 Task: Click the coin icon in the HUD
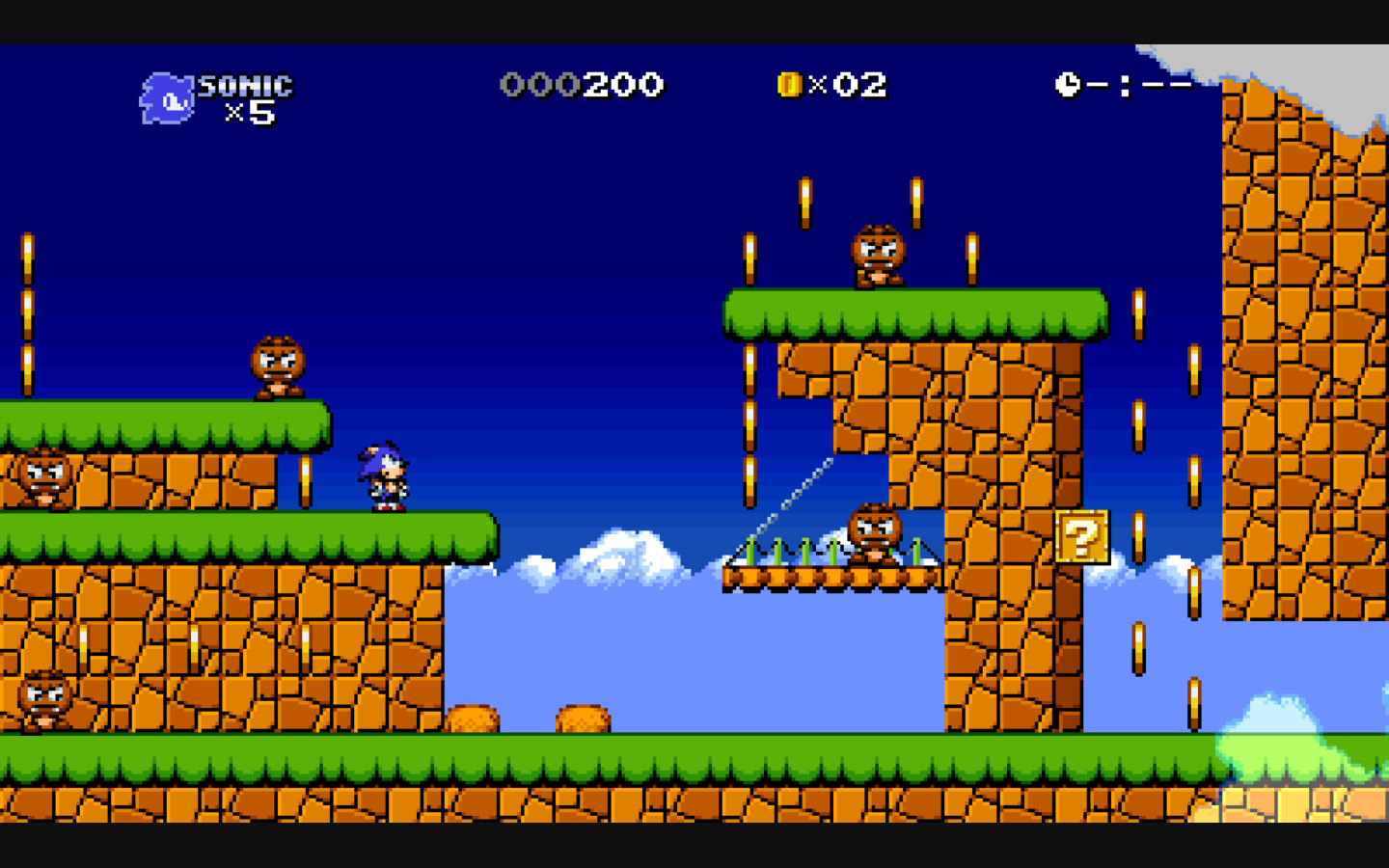[789, 85]
